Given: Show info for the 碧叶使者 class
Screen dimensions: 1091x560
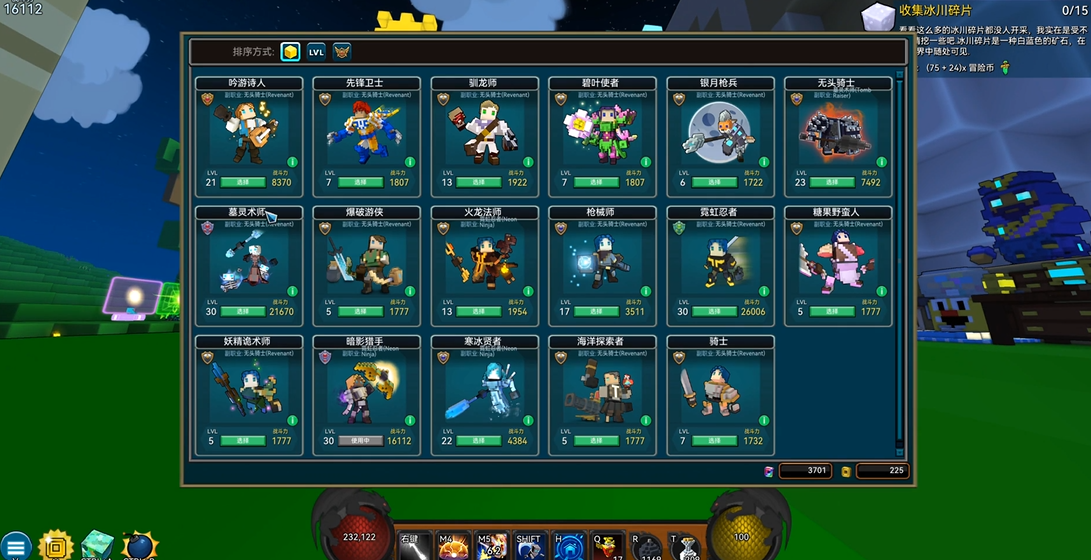Looking at the screenshot, I should pos(646,162).
